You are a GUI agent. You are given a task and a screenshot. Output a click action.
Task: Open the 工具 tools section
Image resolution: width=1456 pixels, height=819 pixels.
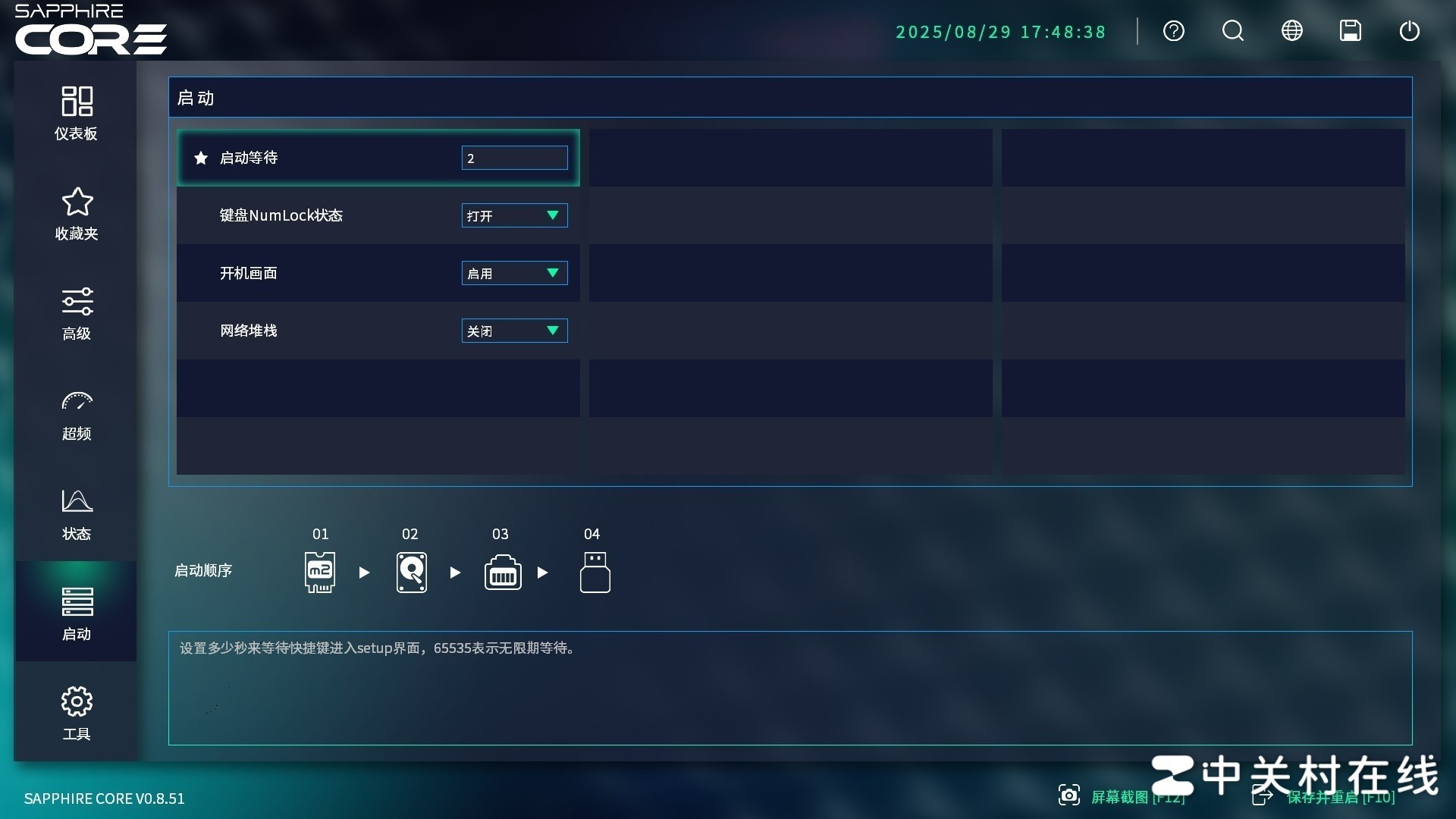(76, 711)
